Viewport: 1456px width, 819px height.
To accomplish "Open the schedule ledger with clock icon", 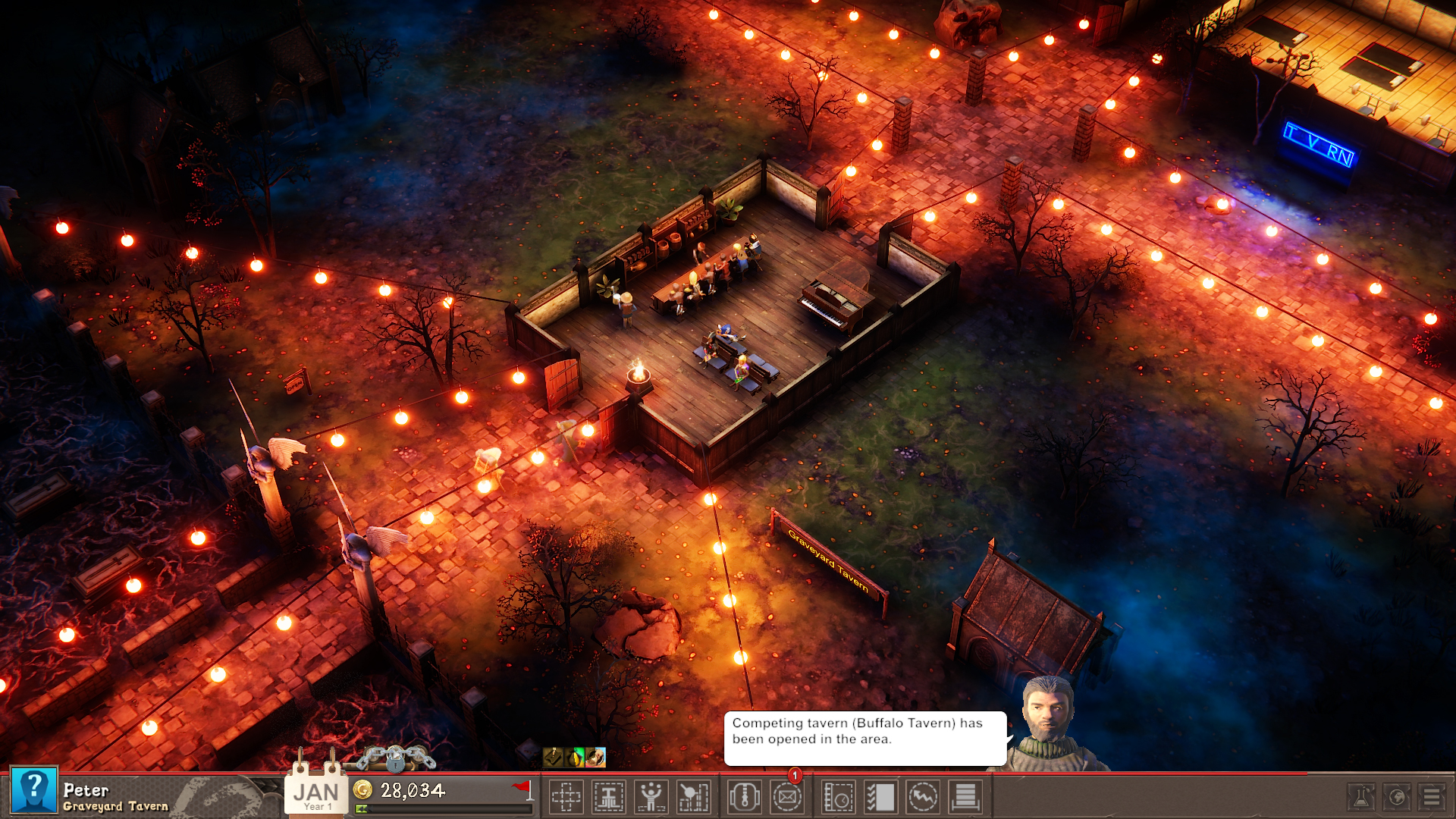I will [x=836, y=797].
